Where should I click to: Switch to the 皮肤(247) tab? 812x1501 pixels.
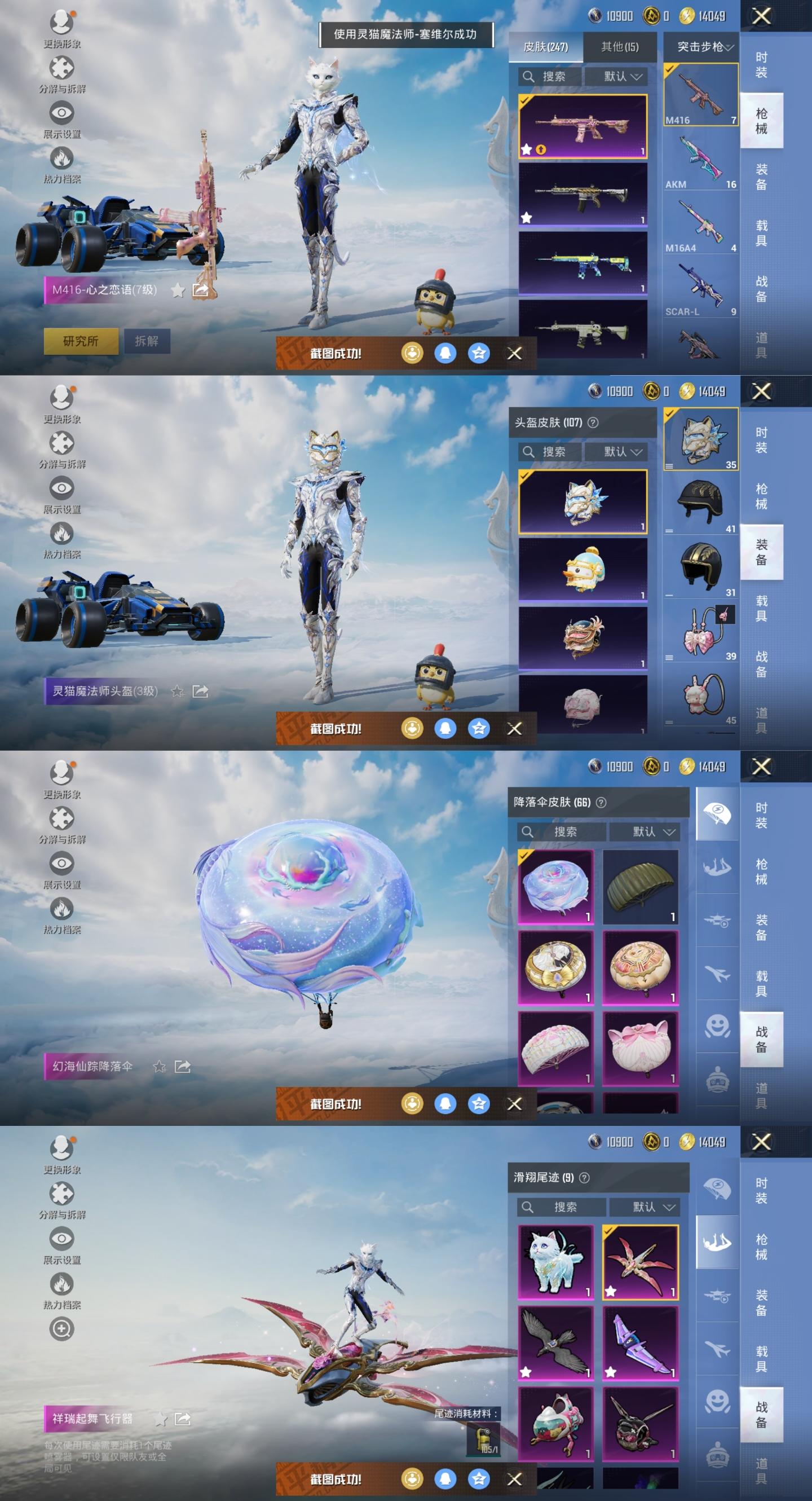545,47
